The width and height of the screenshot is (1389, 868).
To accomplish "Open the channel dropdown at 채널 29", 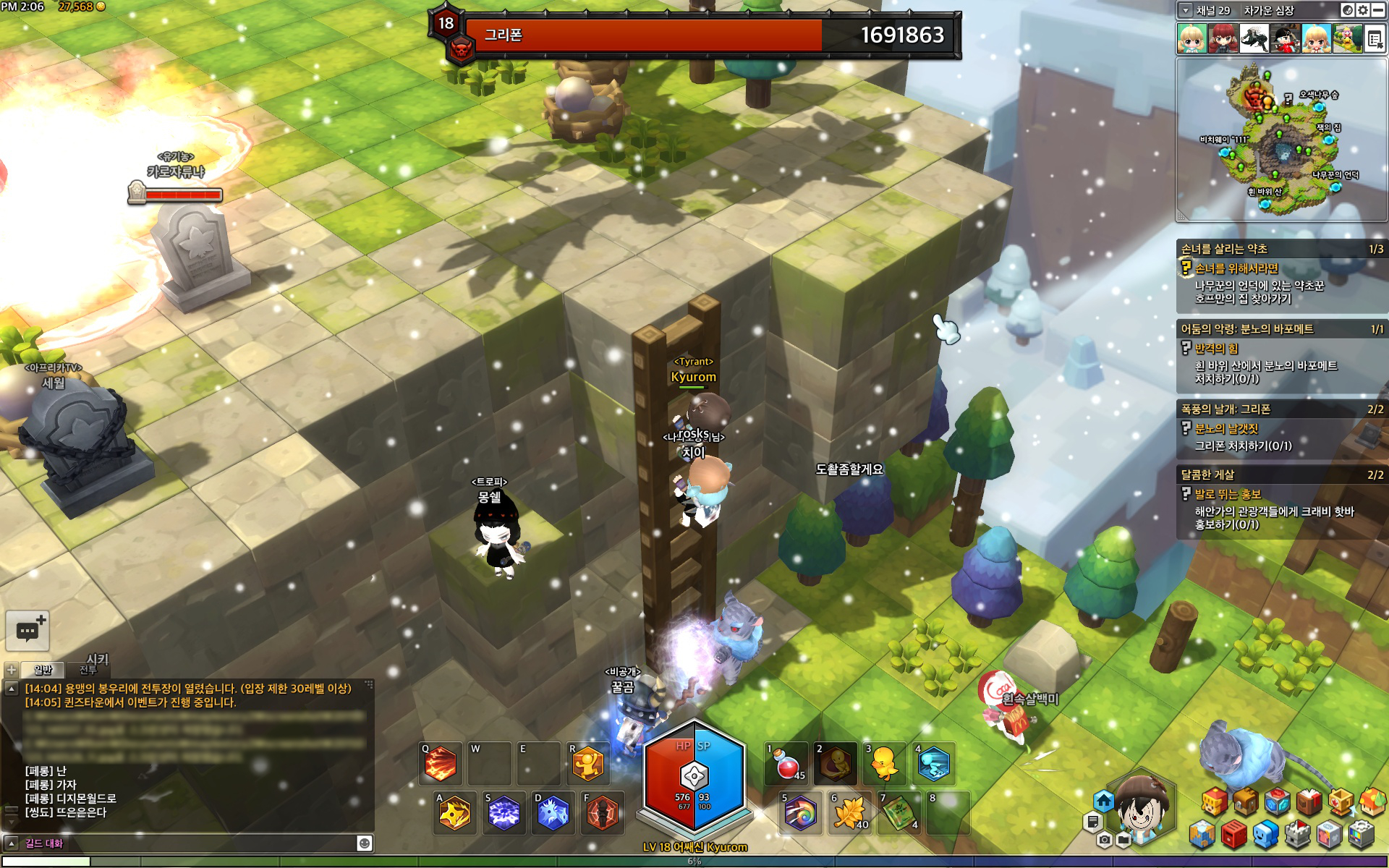I will pyautogui.click(x=1185, y=10).
